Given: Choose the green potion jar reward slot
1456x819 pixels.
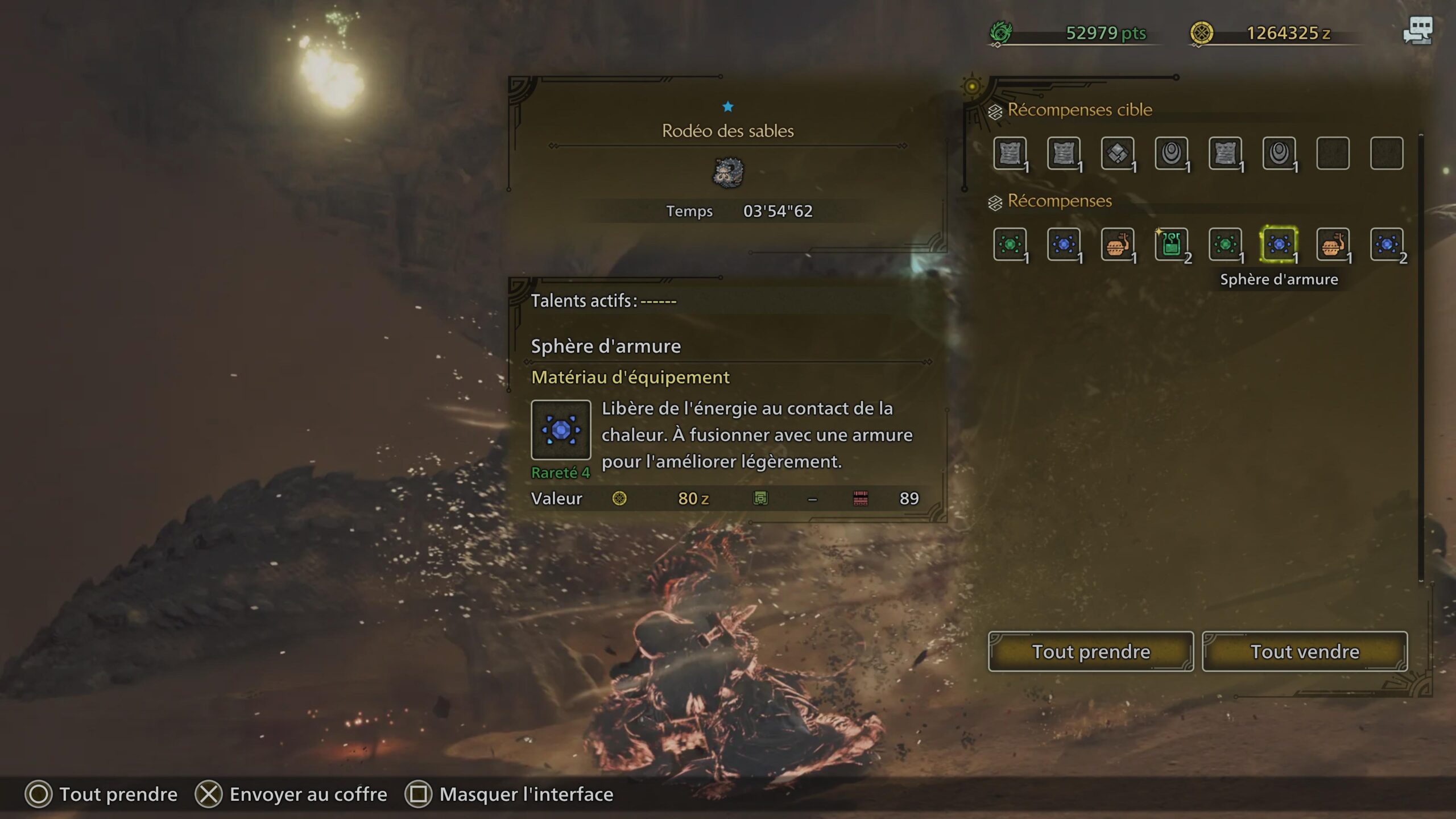Looking at the screenshot, I should [1171, 245].
